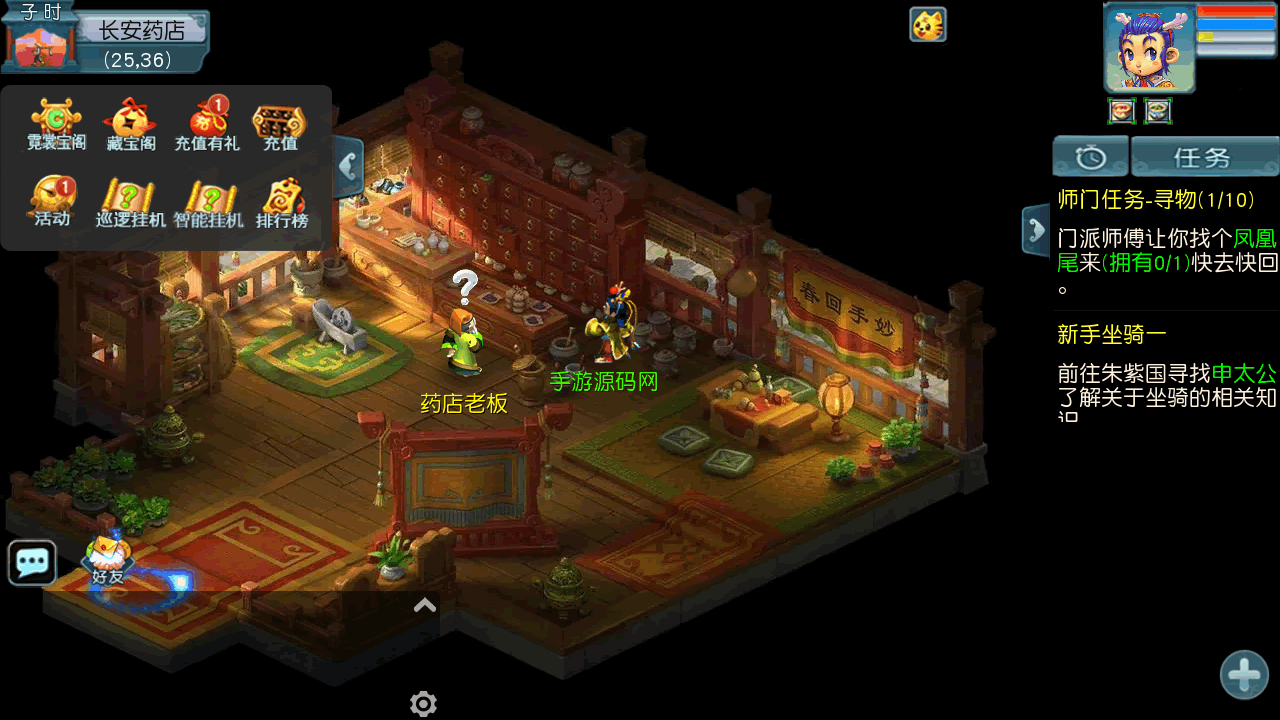The height and width of the screenshot is (720, 1280).
Task: Click the yellow cat face icon
Action: tap(928, 25)
